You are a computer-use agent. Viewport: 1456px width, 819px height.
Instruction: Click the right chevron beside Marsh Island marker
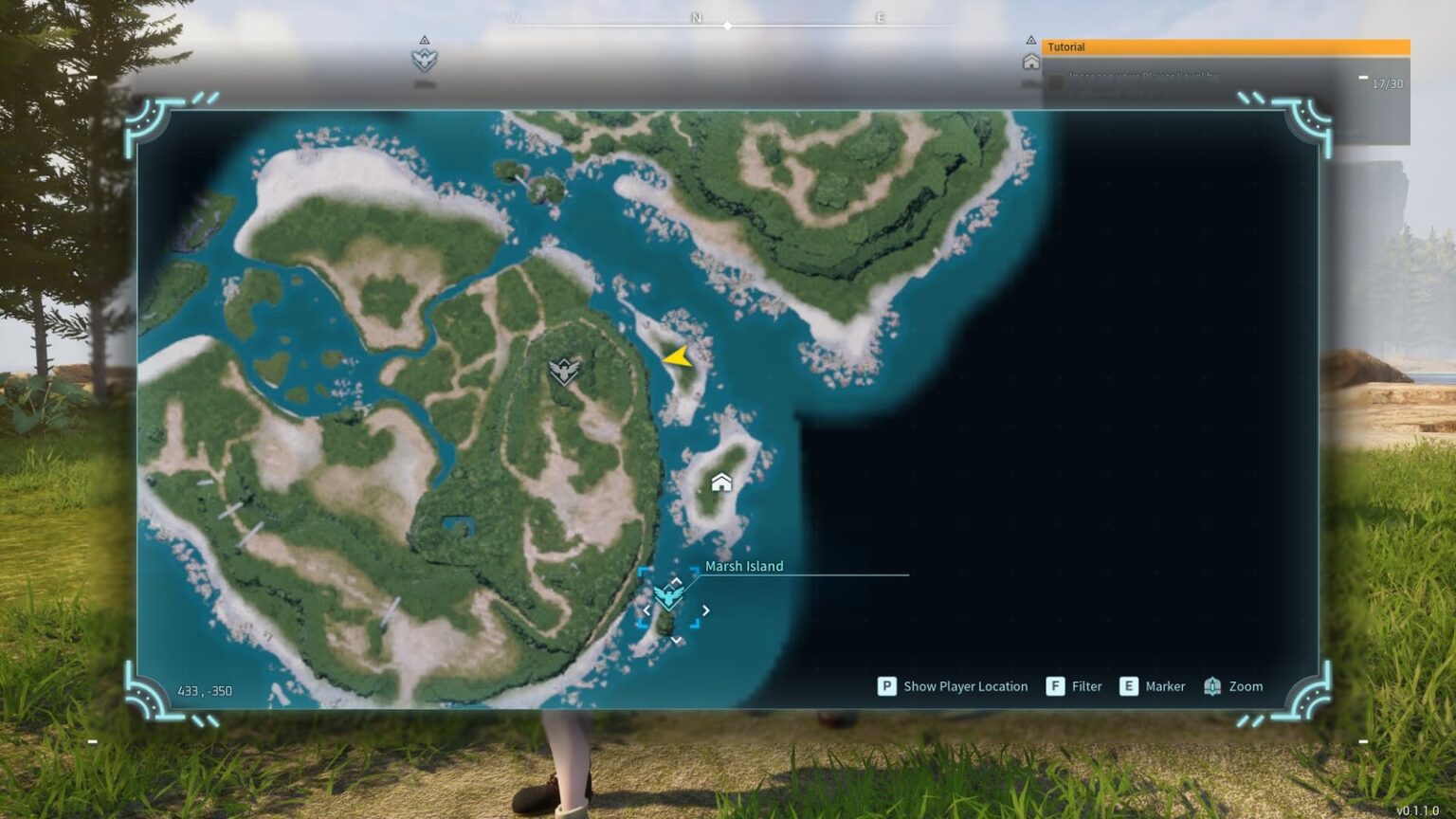tap(705, 610)
